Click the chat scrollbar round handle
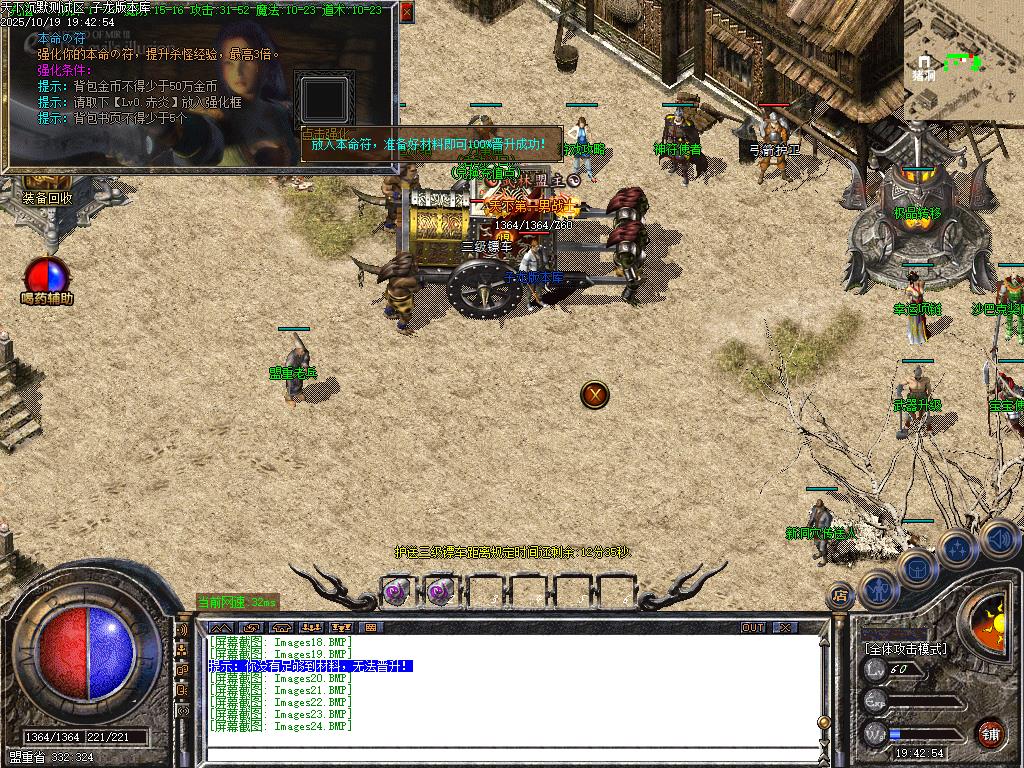Viewport: 1024px width, 768px height. pyautogui.click(x=823, y=722)
